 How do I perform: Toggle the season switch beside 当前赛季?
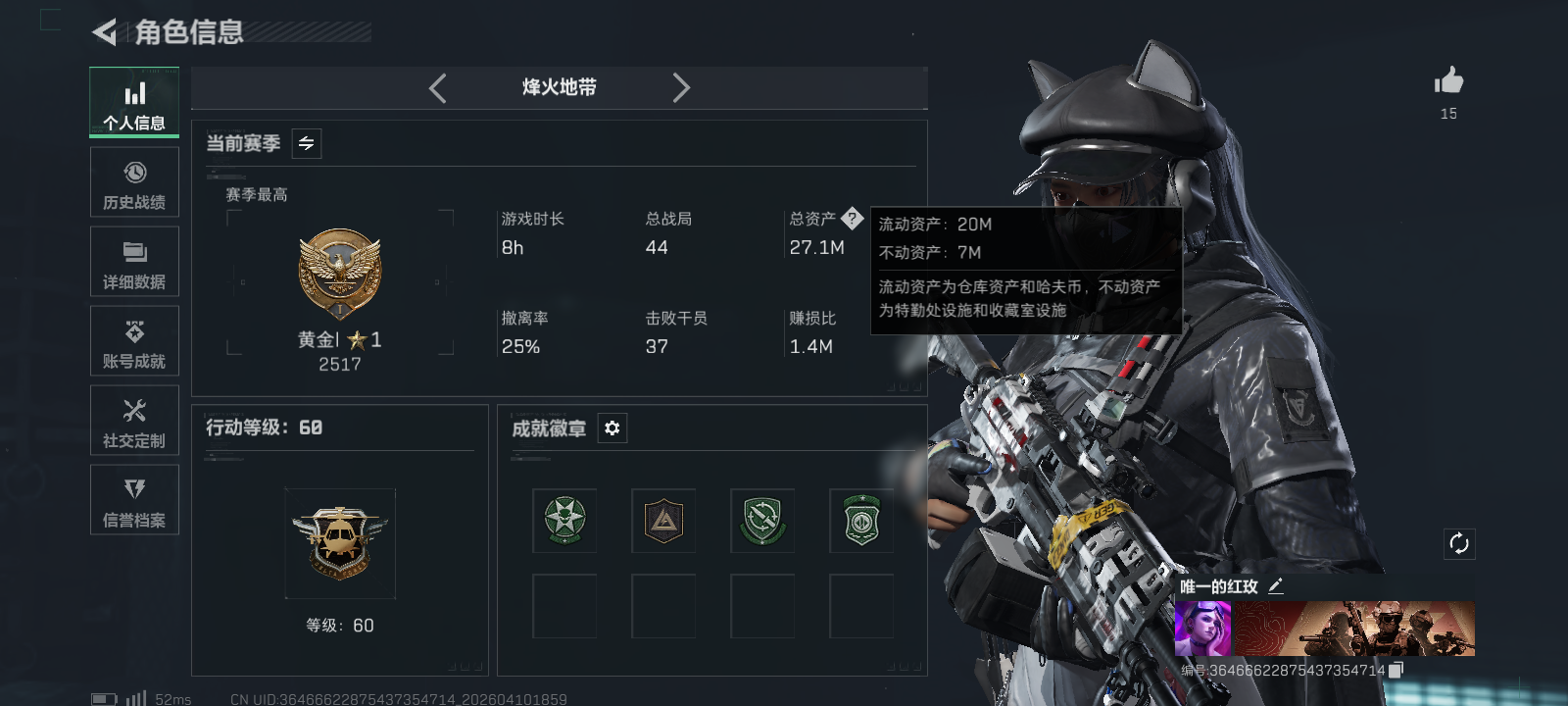click(305, 143)
